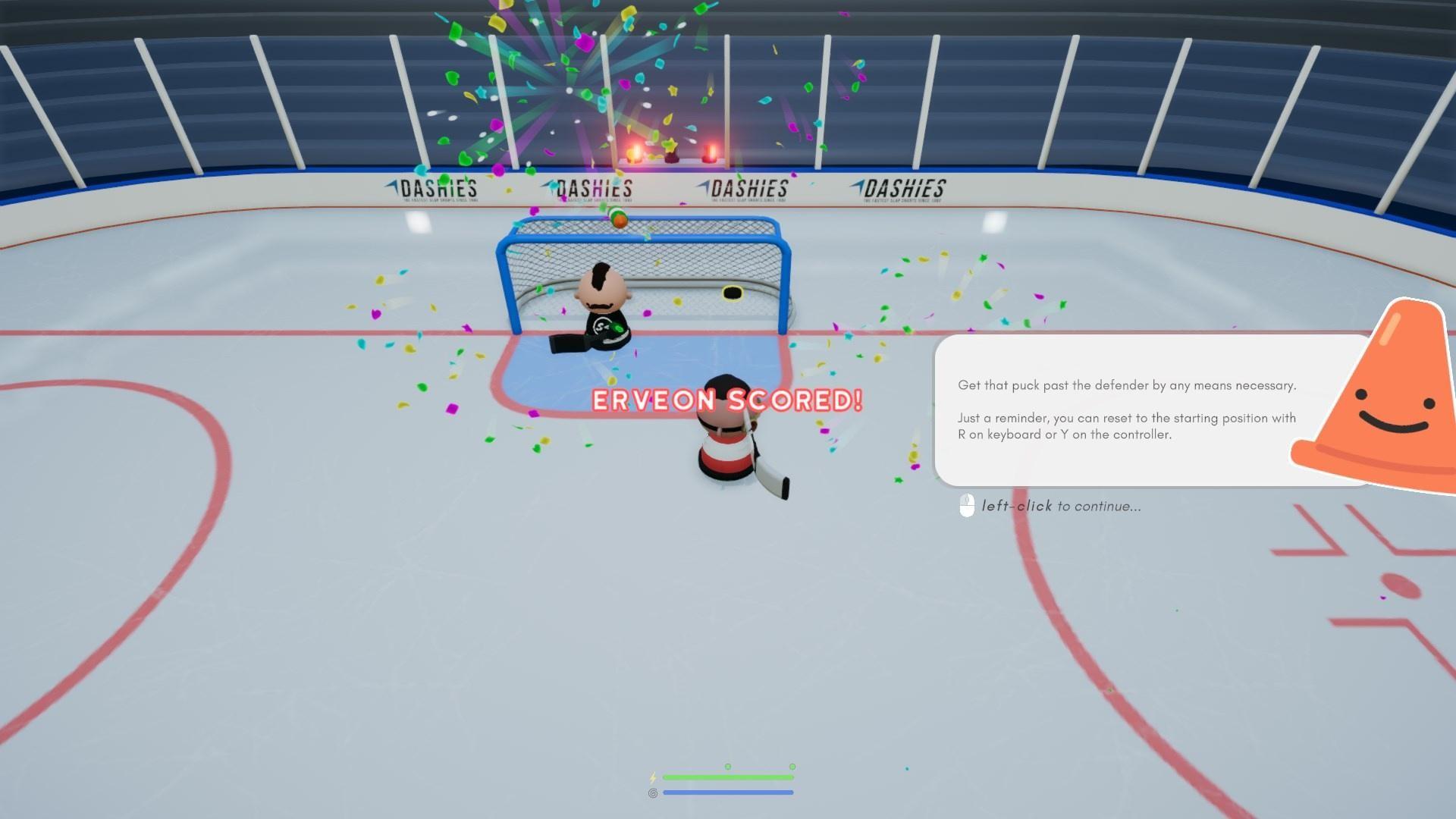
Task: Click the right green dot at the stamina bar end
Action: pyautogui.click(x=791, y=767)
